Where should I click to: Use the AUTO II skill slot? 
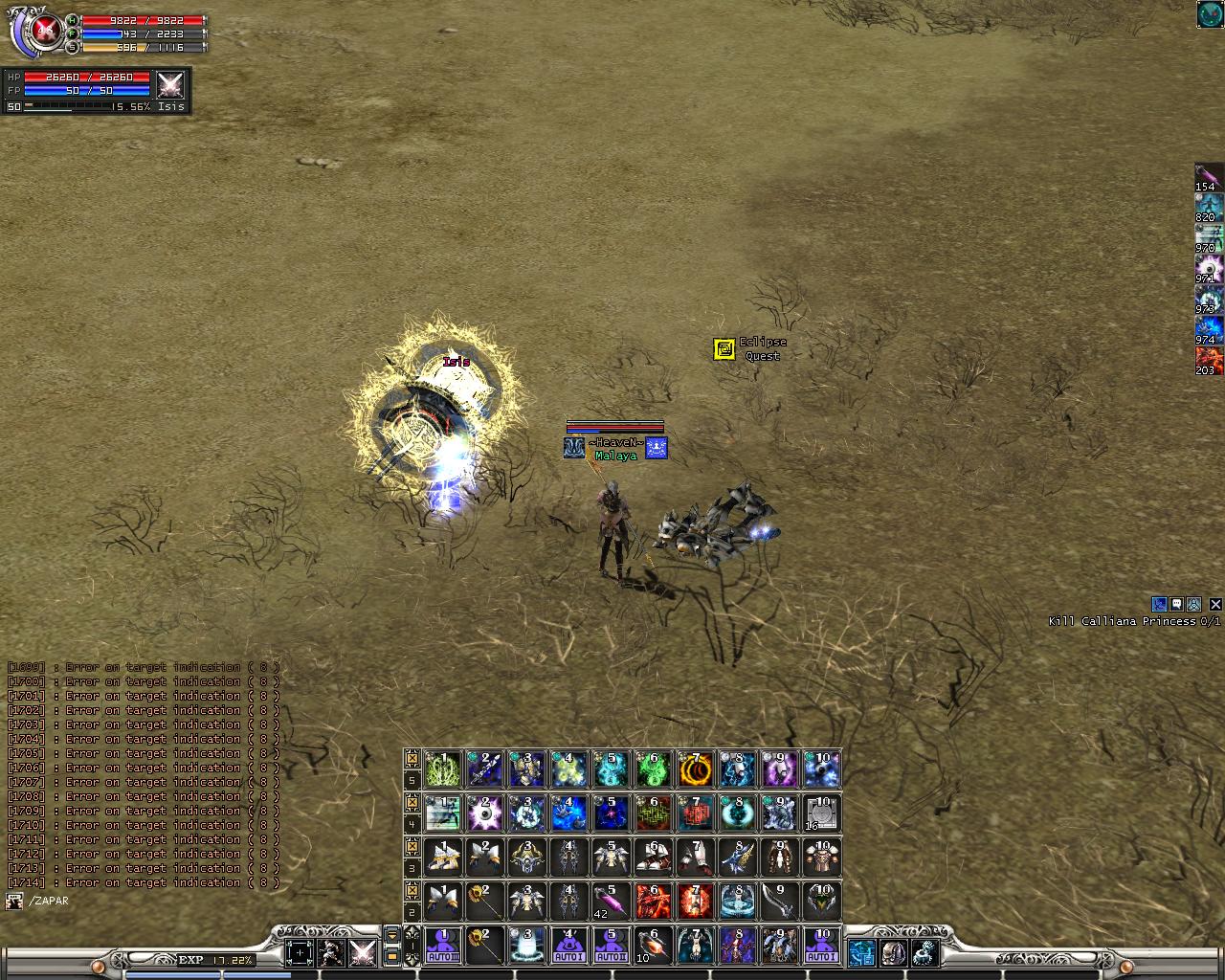tap(612, 945)
